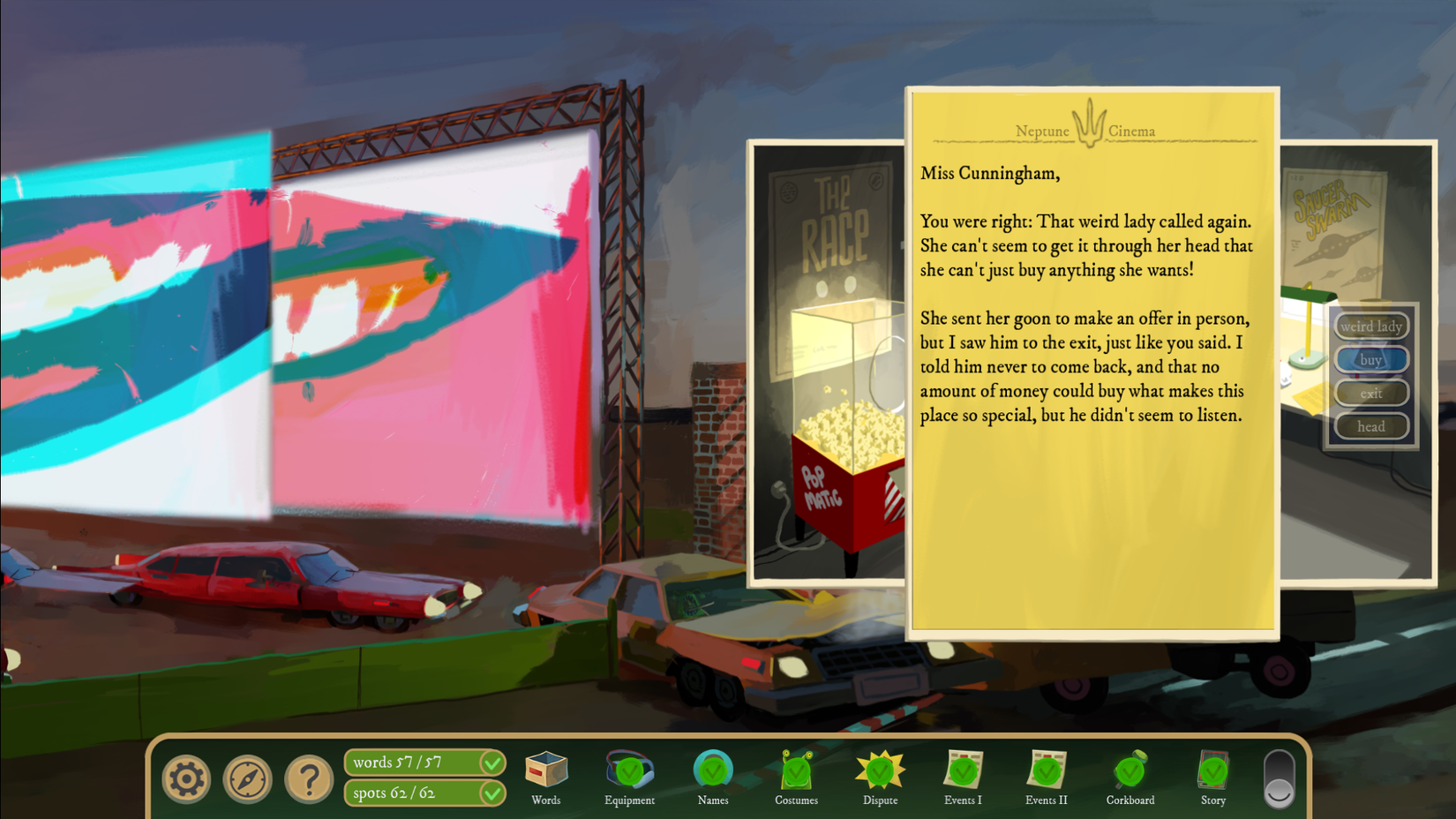Image resolution: width=1456 pixels, height=819 pixels.
Task: Open the settings gear menu
Action: tap(186, 779)
